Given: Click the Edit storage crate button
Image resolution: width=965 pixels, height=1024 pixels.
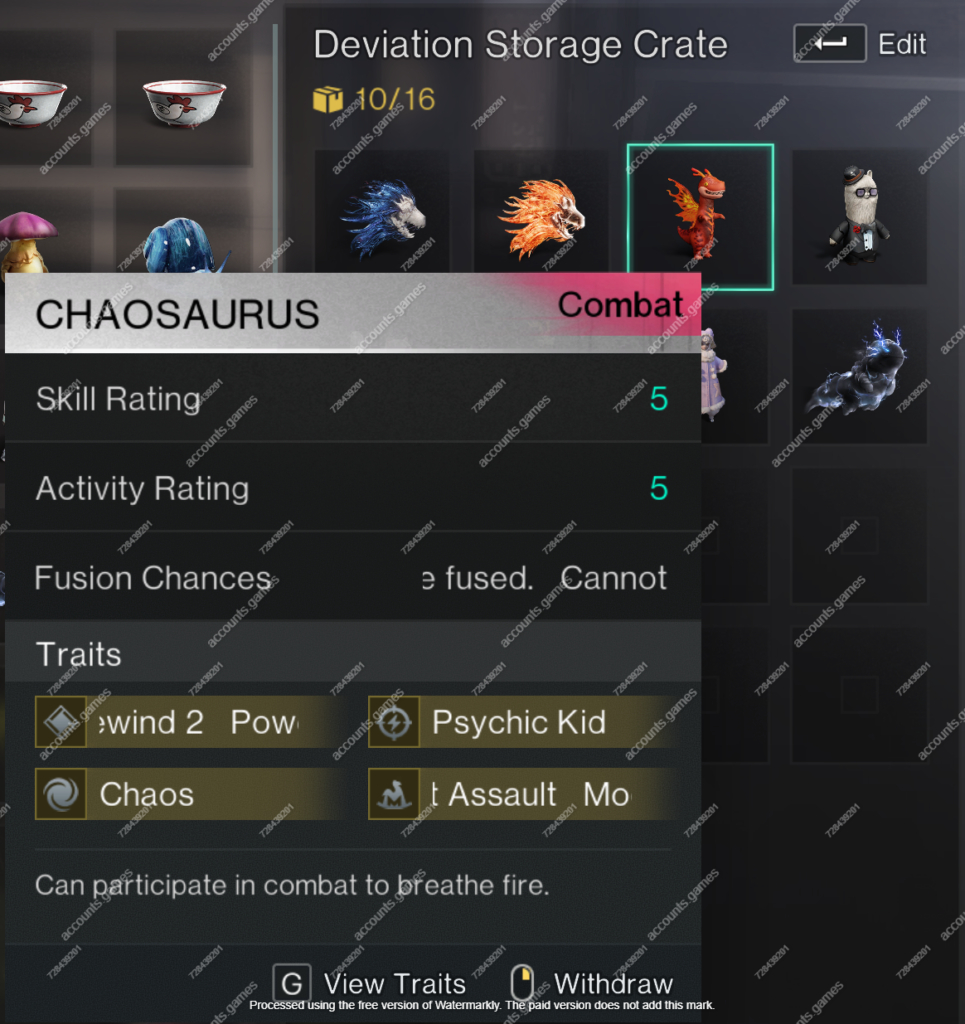Looking at the screenshot, I should (861, 44).
